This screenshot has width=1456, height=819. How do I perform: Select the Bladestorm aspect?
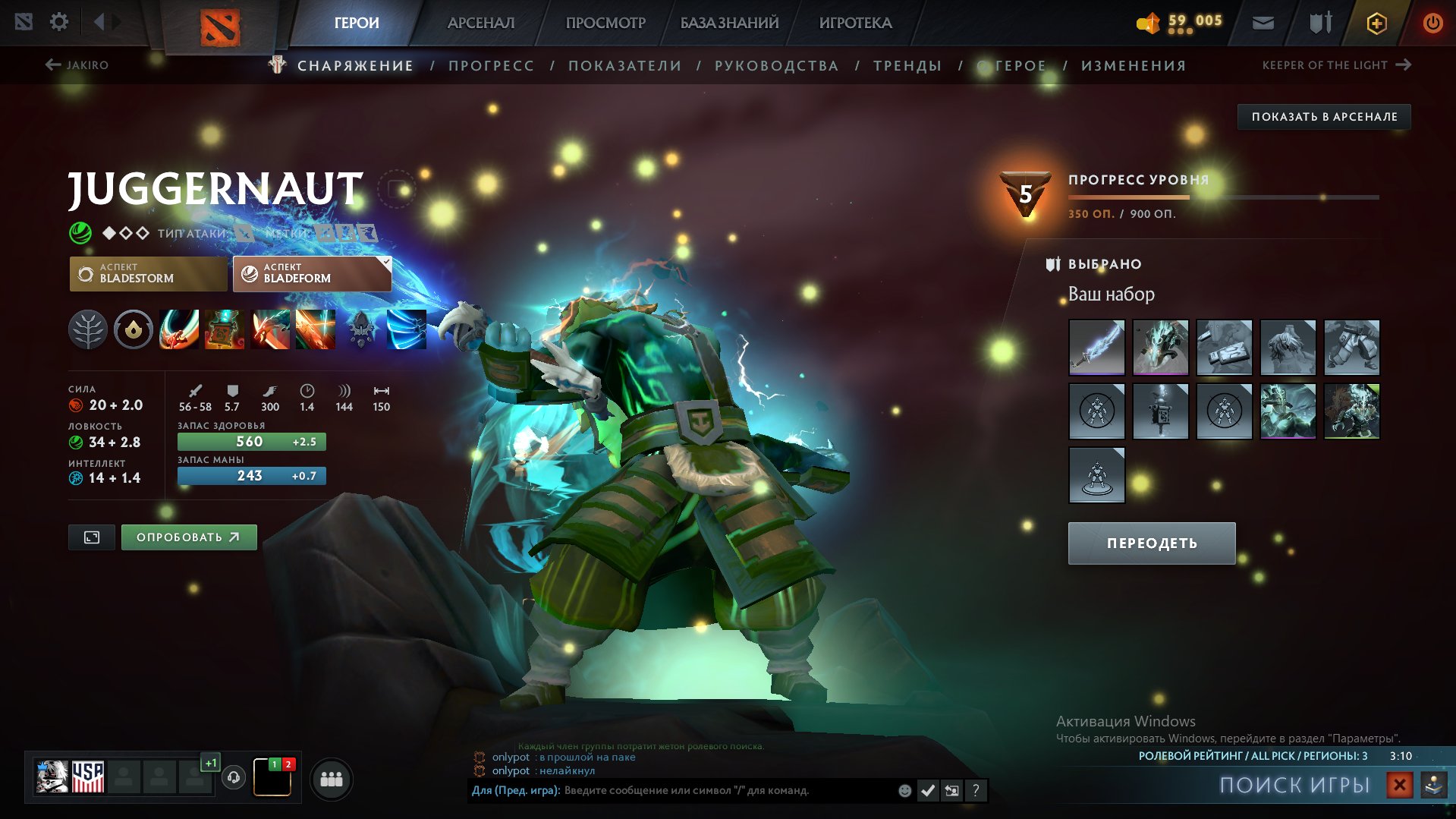click(148, 273)
